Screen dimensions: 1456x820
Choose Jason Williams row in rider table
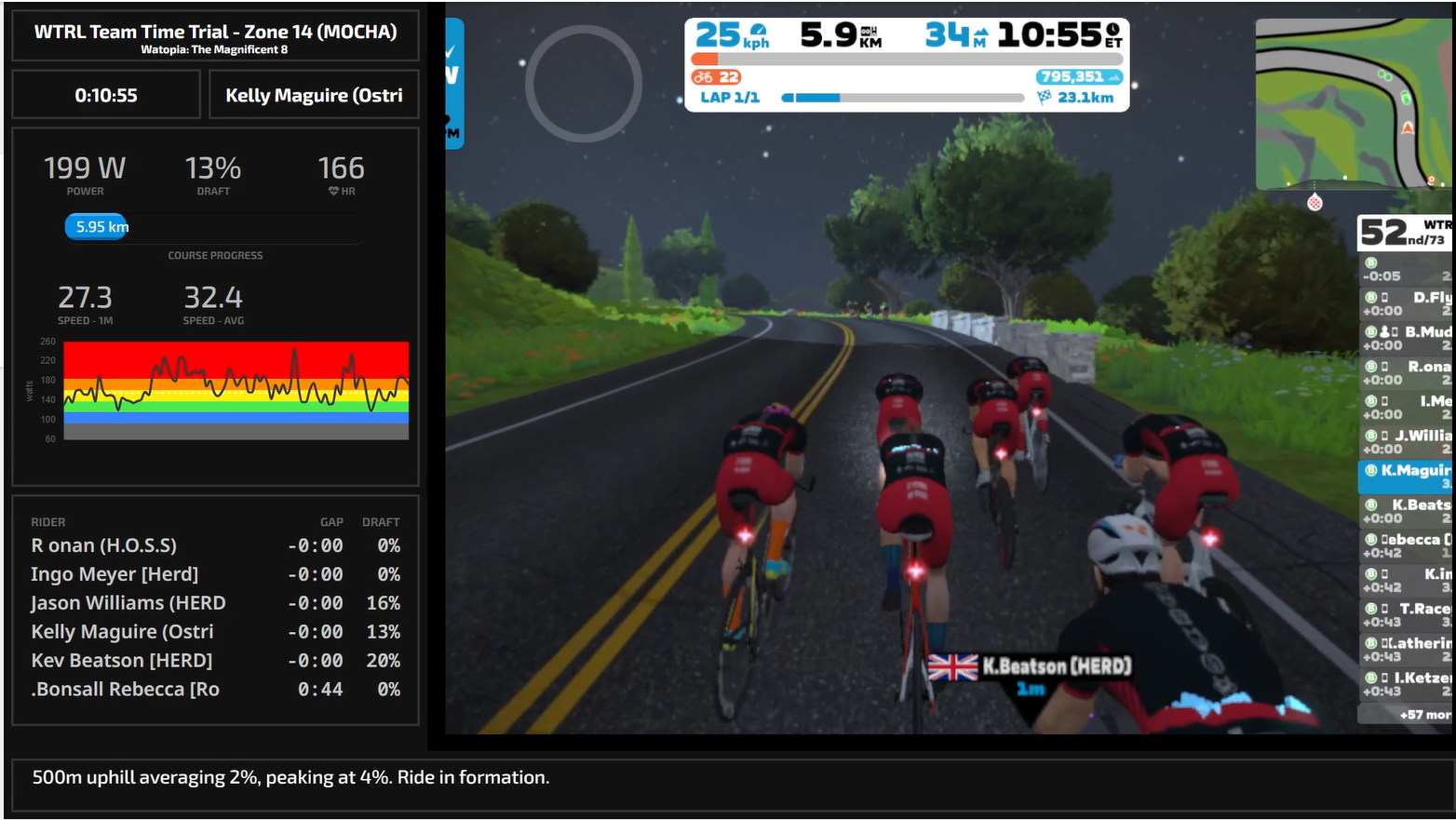tap(215, 603)
